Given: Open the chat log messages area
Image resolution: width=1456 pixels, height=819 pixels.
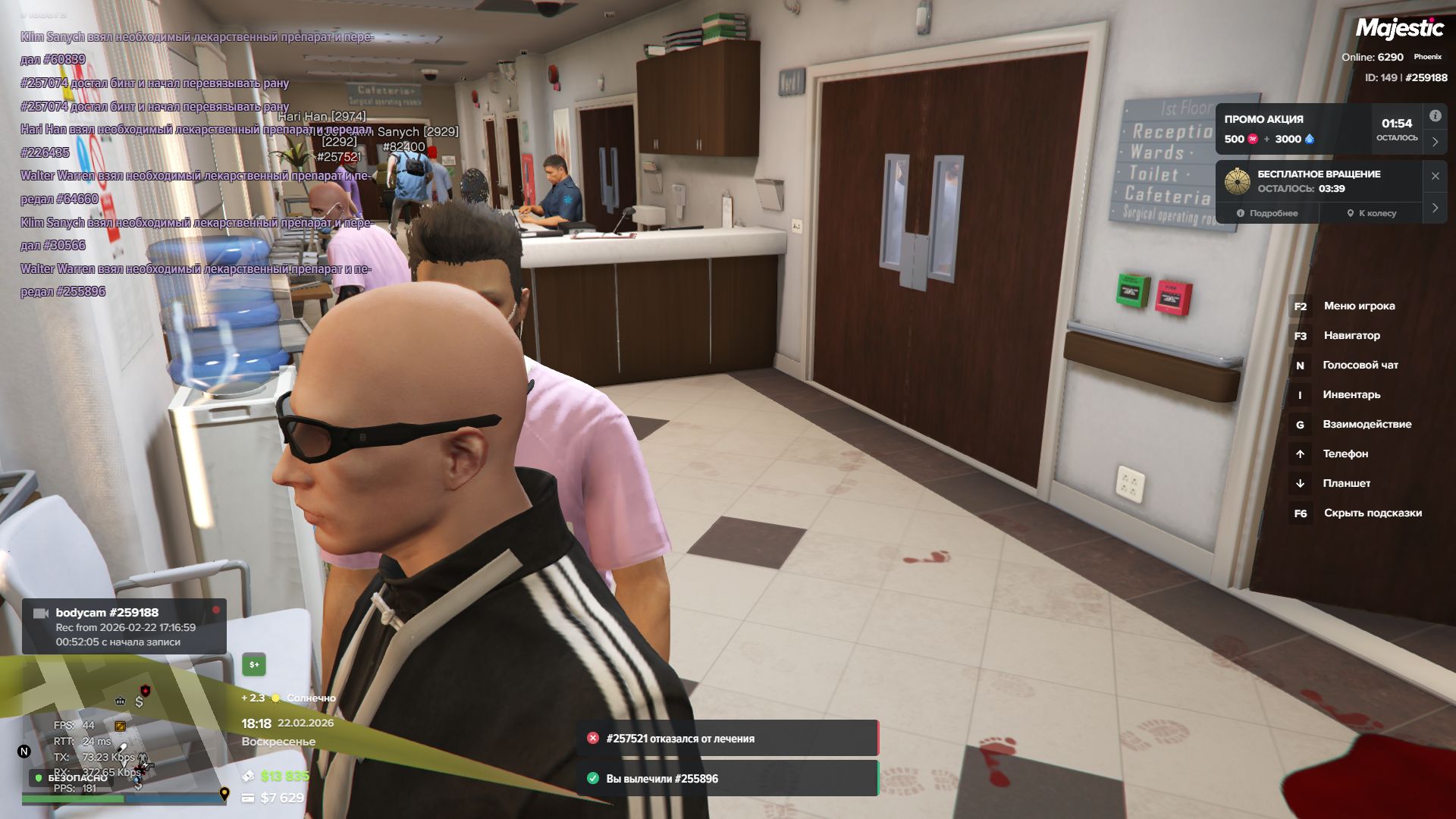Looking at the screenshot, I should click(x=197, y=163).
